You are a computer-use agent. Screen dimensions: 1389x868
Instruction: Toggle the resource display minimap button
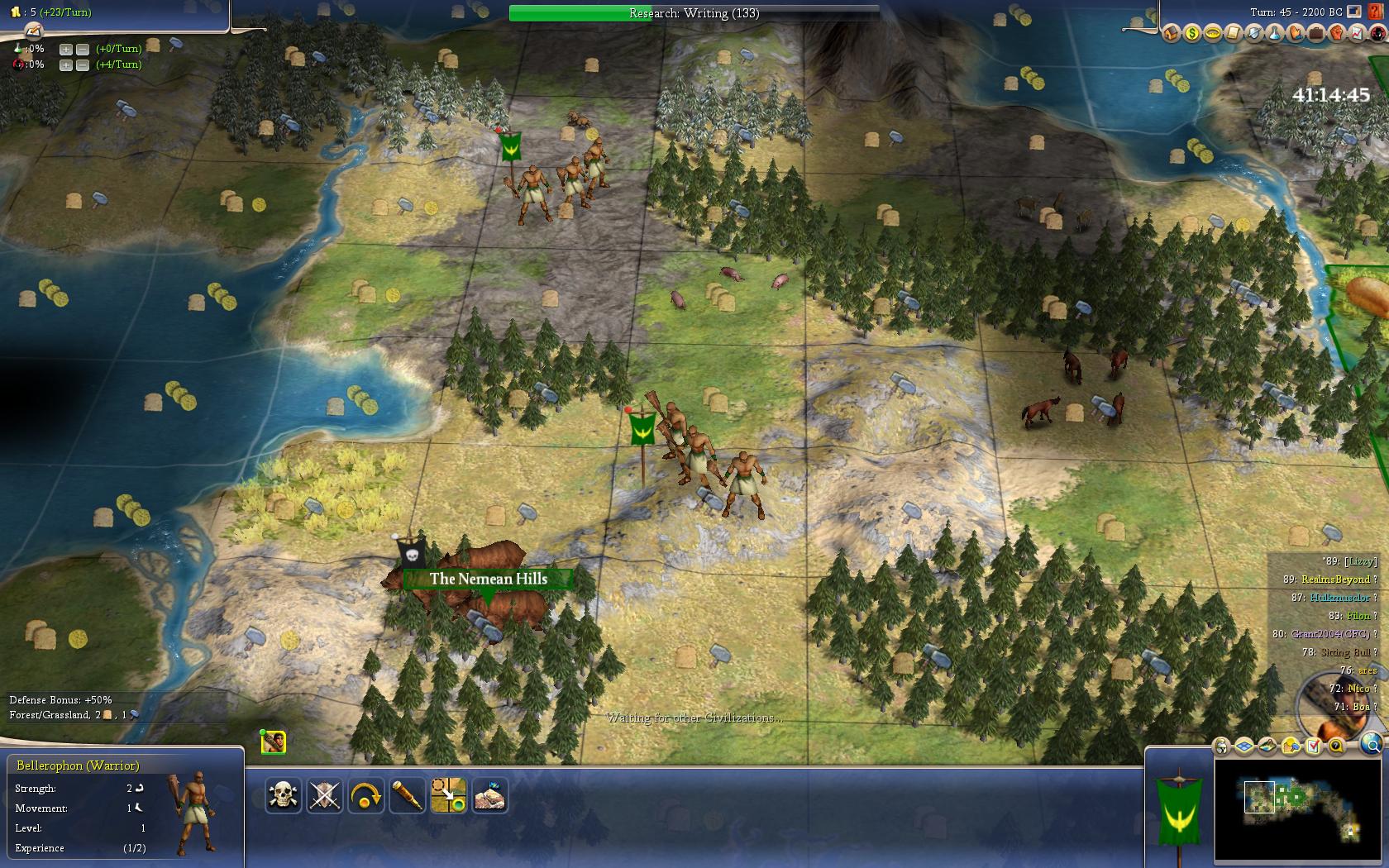[x=1291, y=746]
